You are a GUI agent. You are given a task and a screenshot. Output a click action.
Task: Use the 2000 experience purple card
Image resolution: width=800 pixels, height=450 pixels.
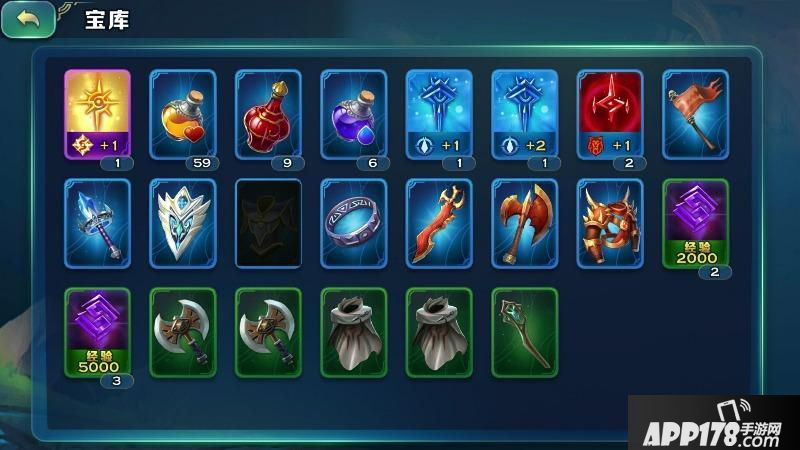click(x=695, y=223)
